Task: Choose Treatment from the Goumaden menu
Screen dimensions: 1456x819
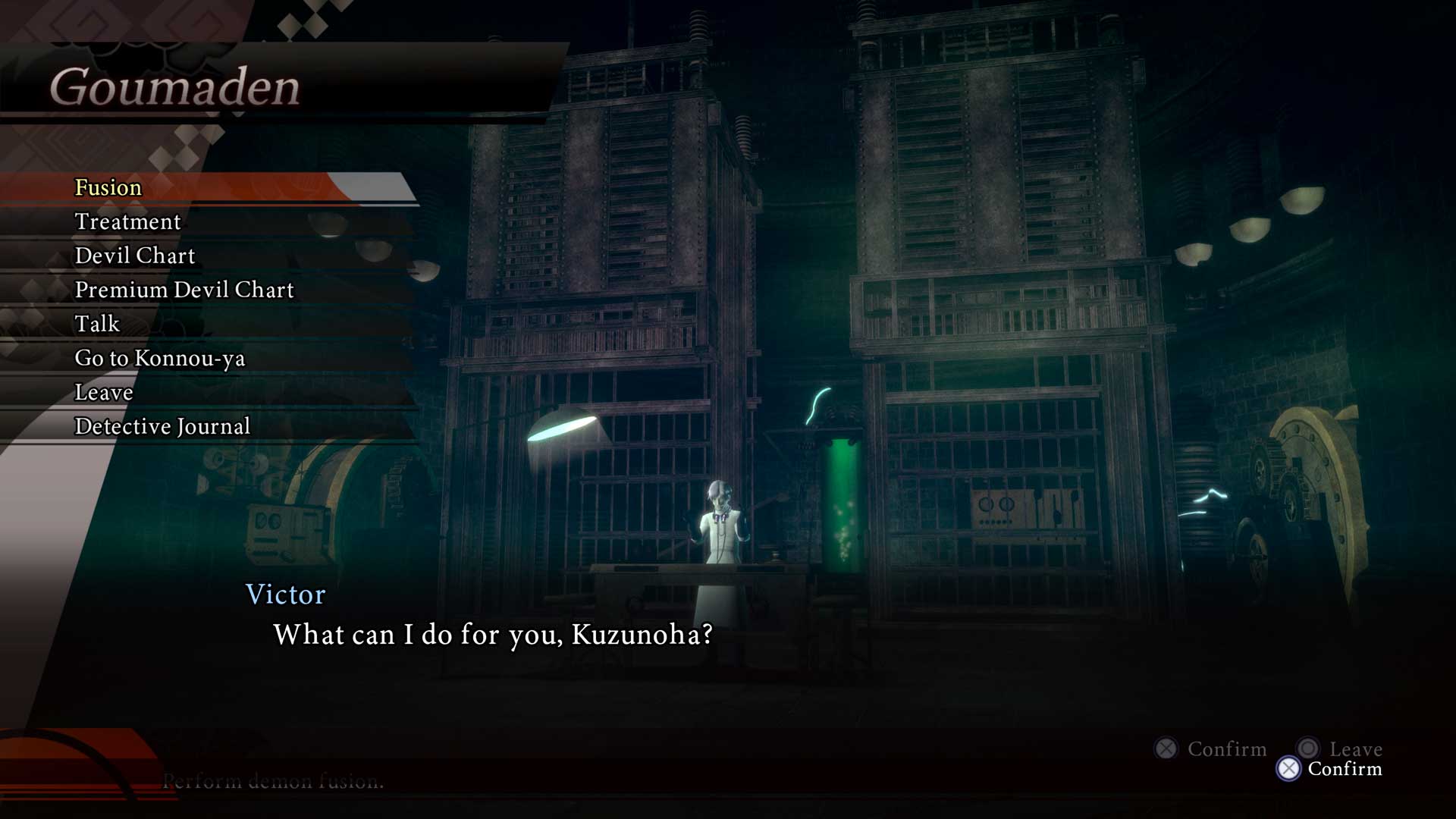Action: click(127, 221)
